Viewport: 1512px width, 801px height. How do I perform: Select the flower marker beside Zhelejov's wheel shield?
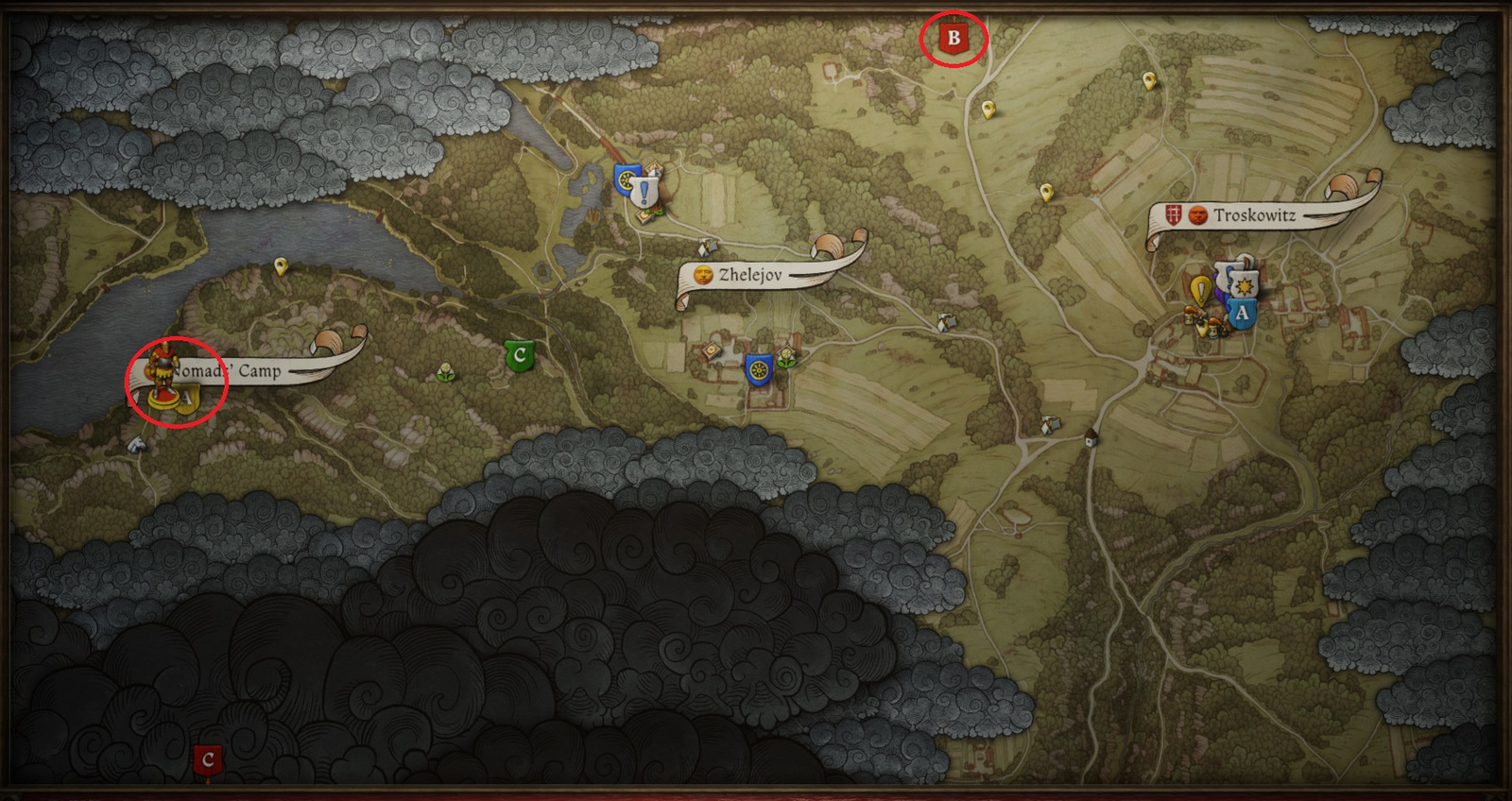[x=785, y=356]
